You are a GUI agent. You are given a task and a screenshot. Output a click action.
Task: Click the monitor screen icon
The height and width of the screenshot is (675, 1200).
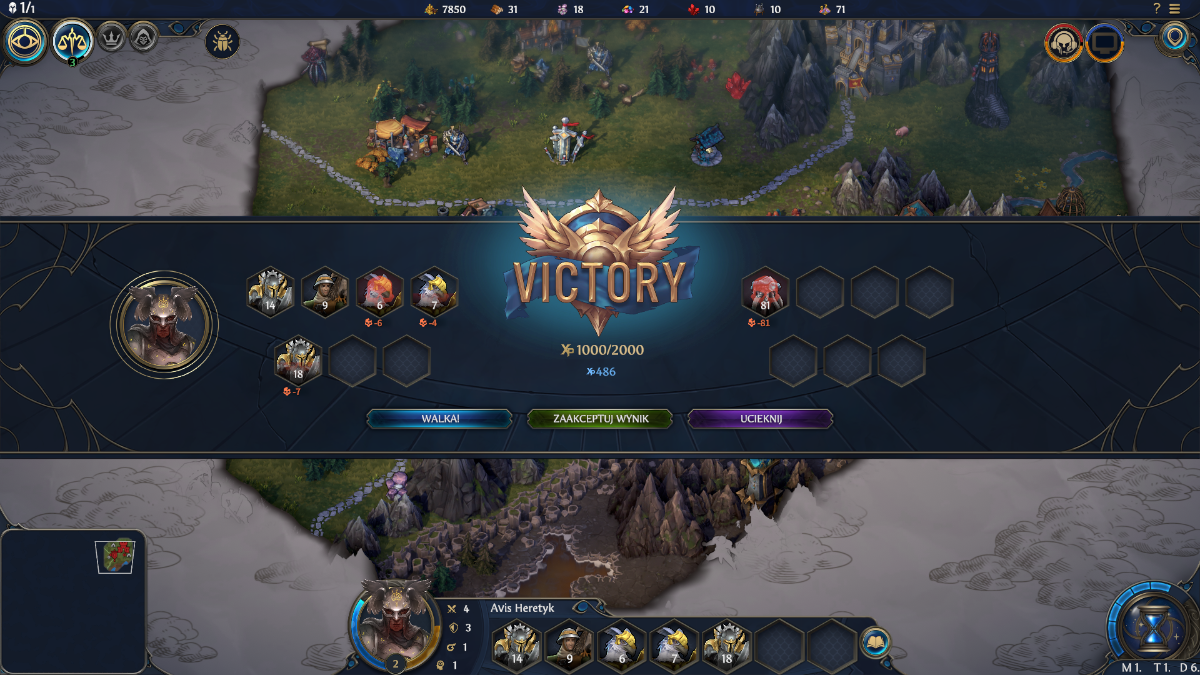click(x=1105, y=43)
